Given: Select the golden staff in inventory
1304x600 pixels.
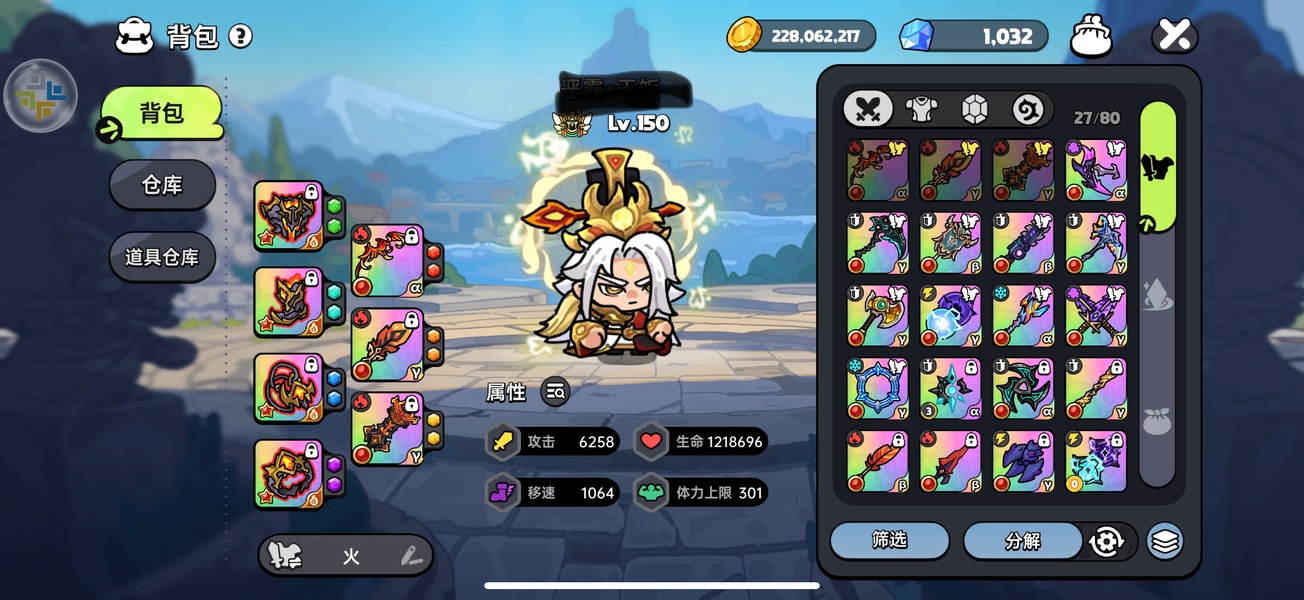Looking at the screenshot, I should tap(1096, 389).
